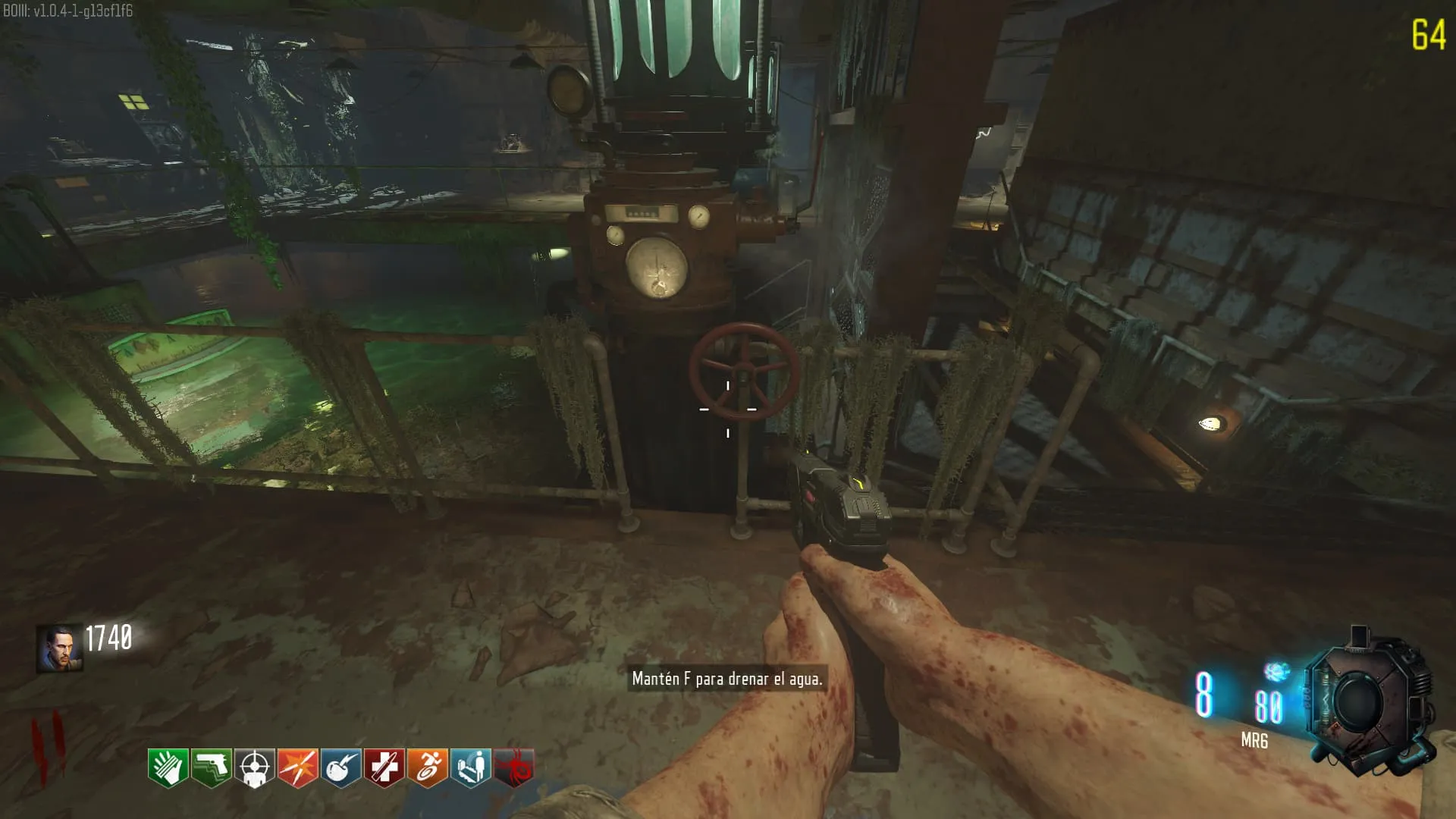The width and height of the screenshot is (1456, 819).
Task: Click the glowing blue grenade icon
Action: (x=1277, y=671)
